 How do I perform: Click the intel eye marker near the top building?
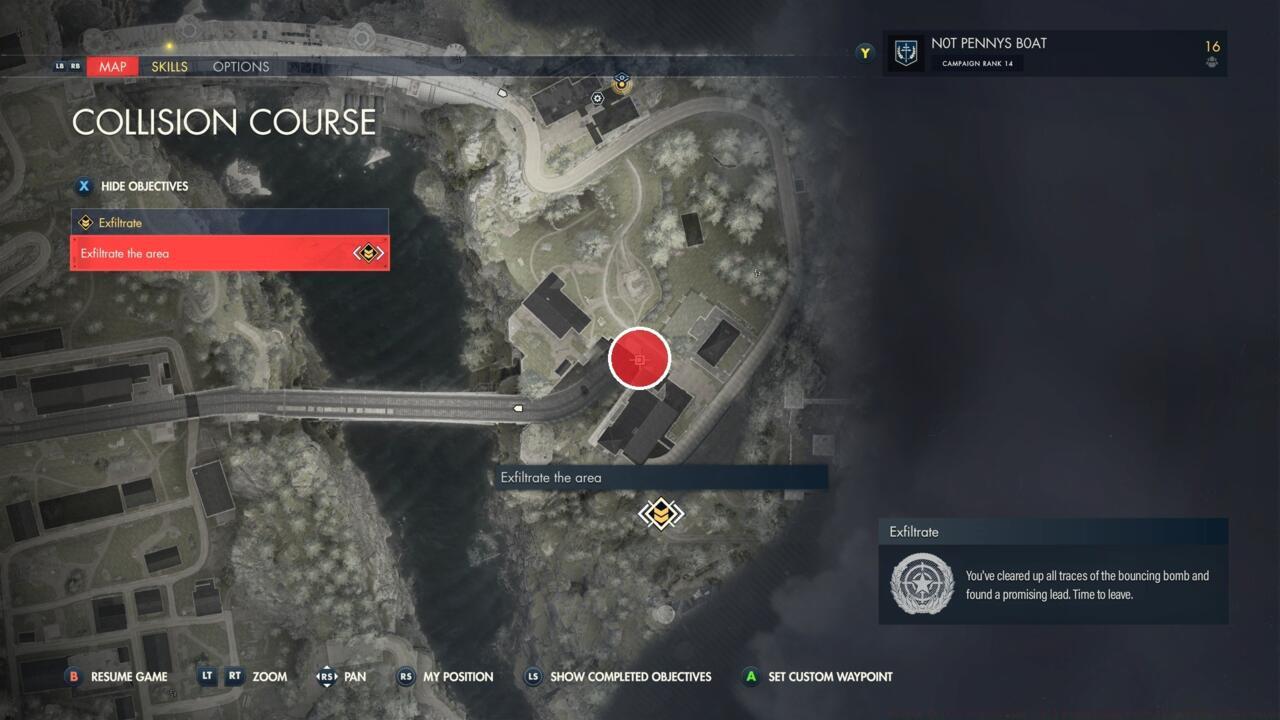(x=622, y=76)
